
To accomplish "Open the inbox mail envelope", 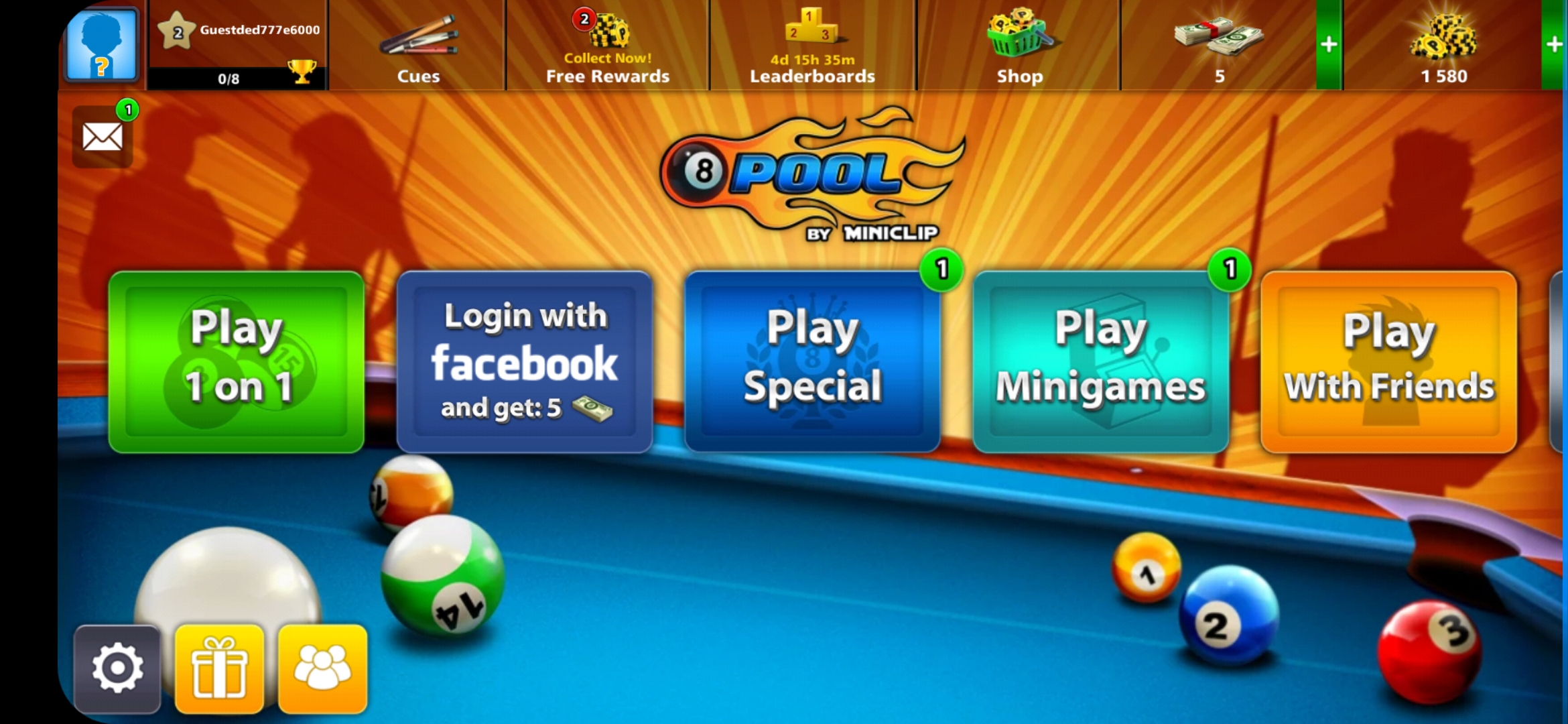I will [101, 137].
